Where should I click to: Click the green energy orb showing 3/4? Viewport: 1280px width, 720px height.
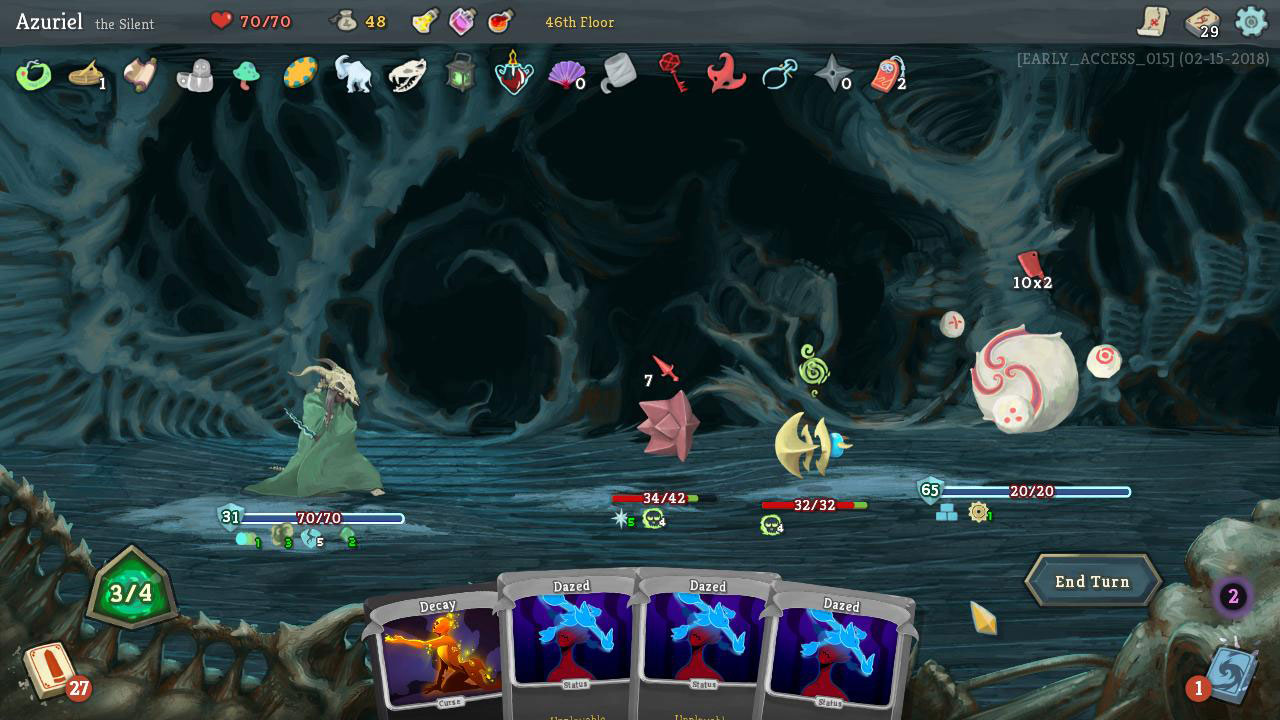[x=131, y=590]
